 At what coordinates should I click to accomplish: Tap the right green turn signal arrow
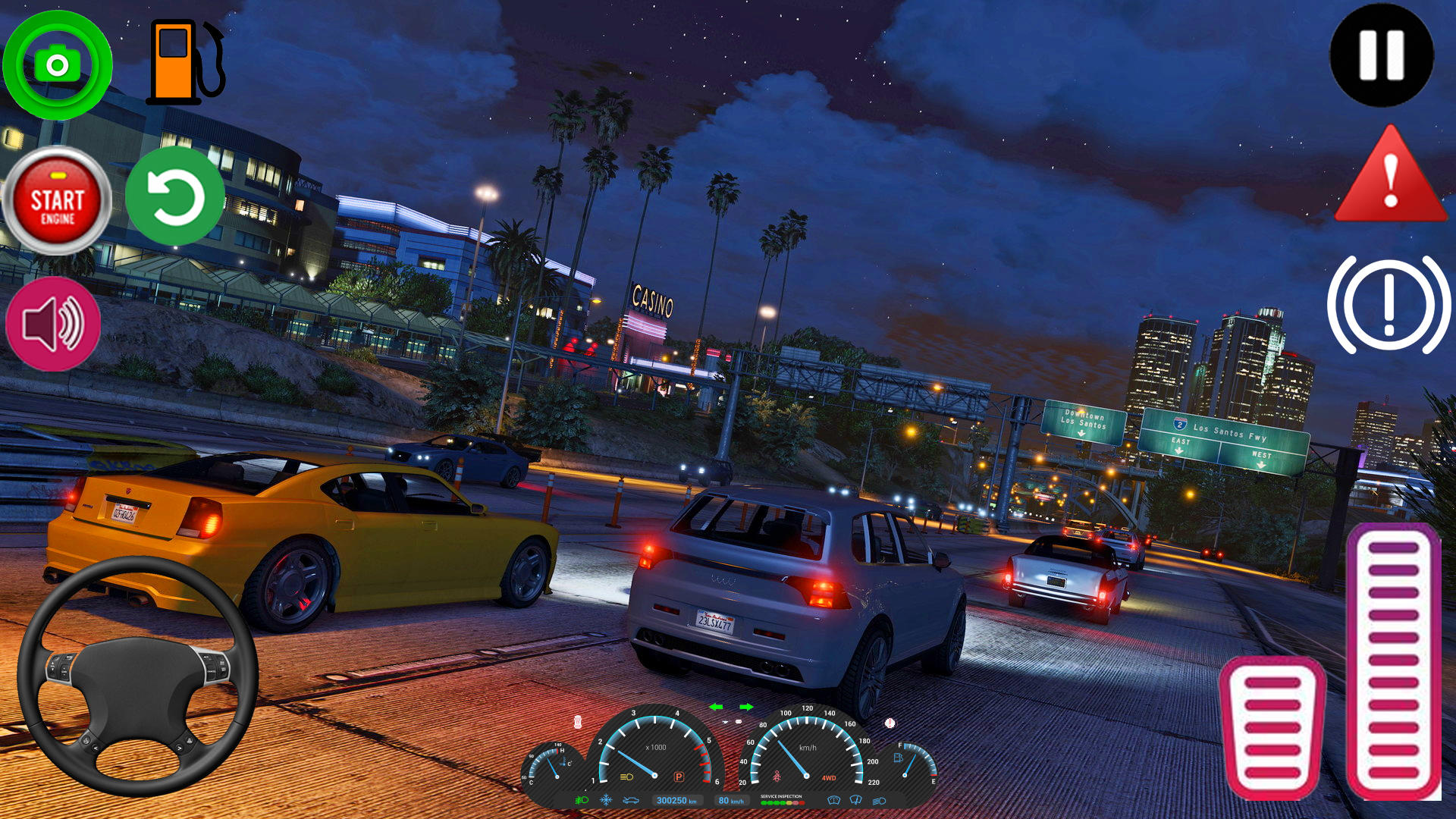(746, 708)
